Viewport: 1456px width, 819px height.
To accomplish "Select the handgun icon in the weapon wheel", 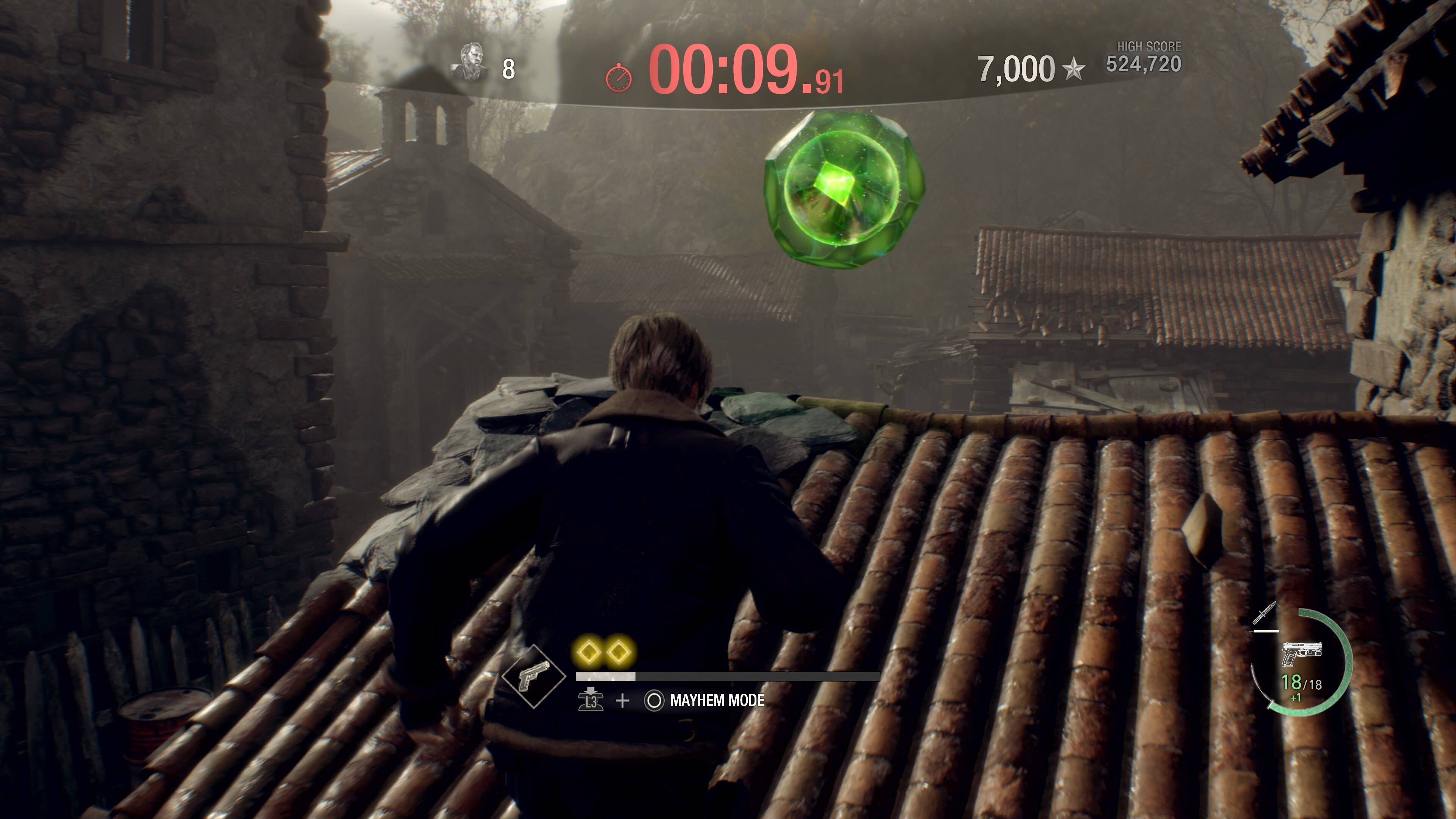I will pyautogui.click(x=1301, y=654).
